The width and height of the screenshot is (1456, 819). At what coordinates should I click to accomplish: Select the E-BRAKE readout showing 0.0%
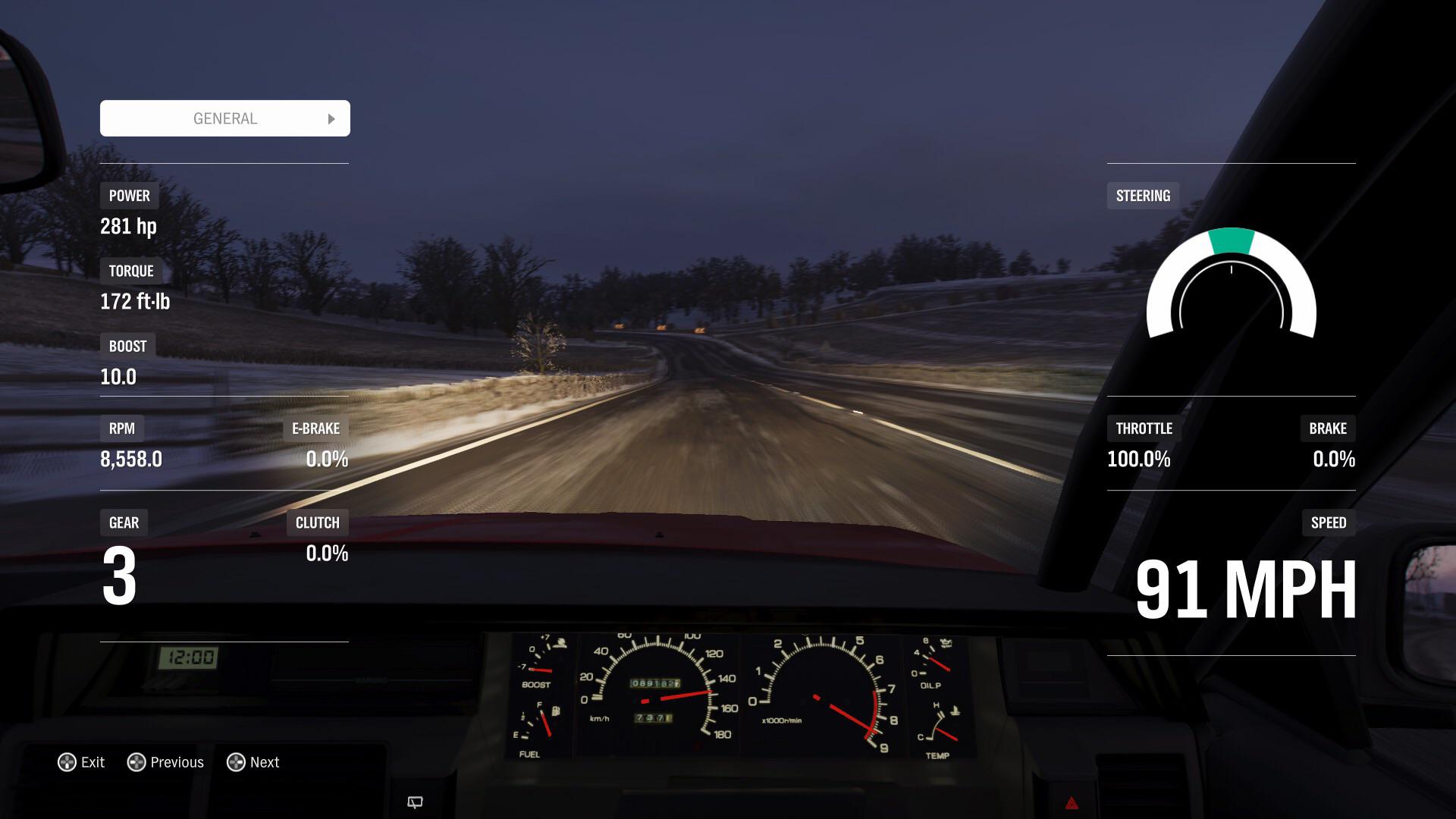tap(328, 459)
